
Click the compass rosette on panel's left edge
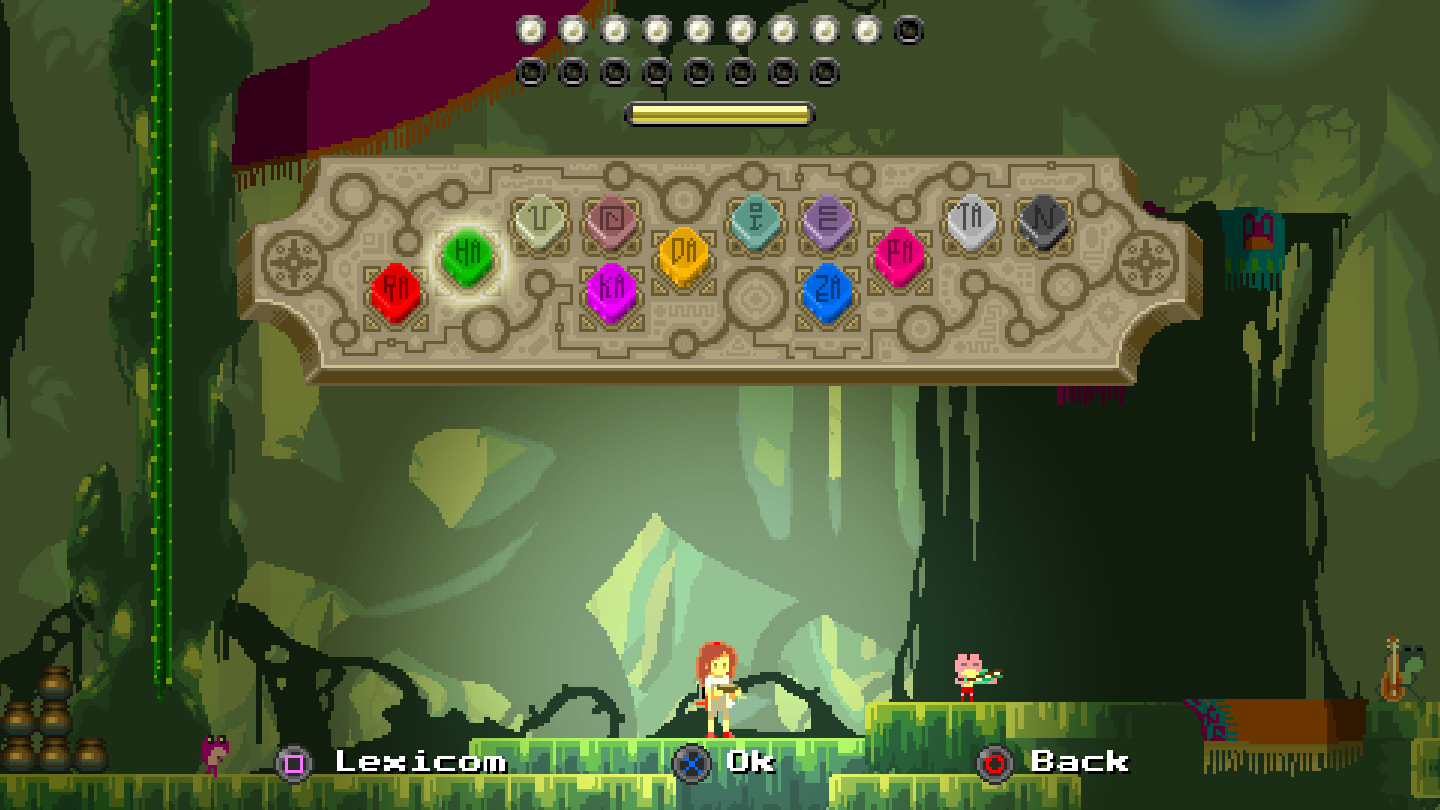point(291,263)
